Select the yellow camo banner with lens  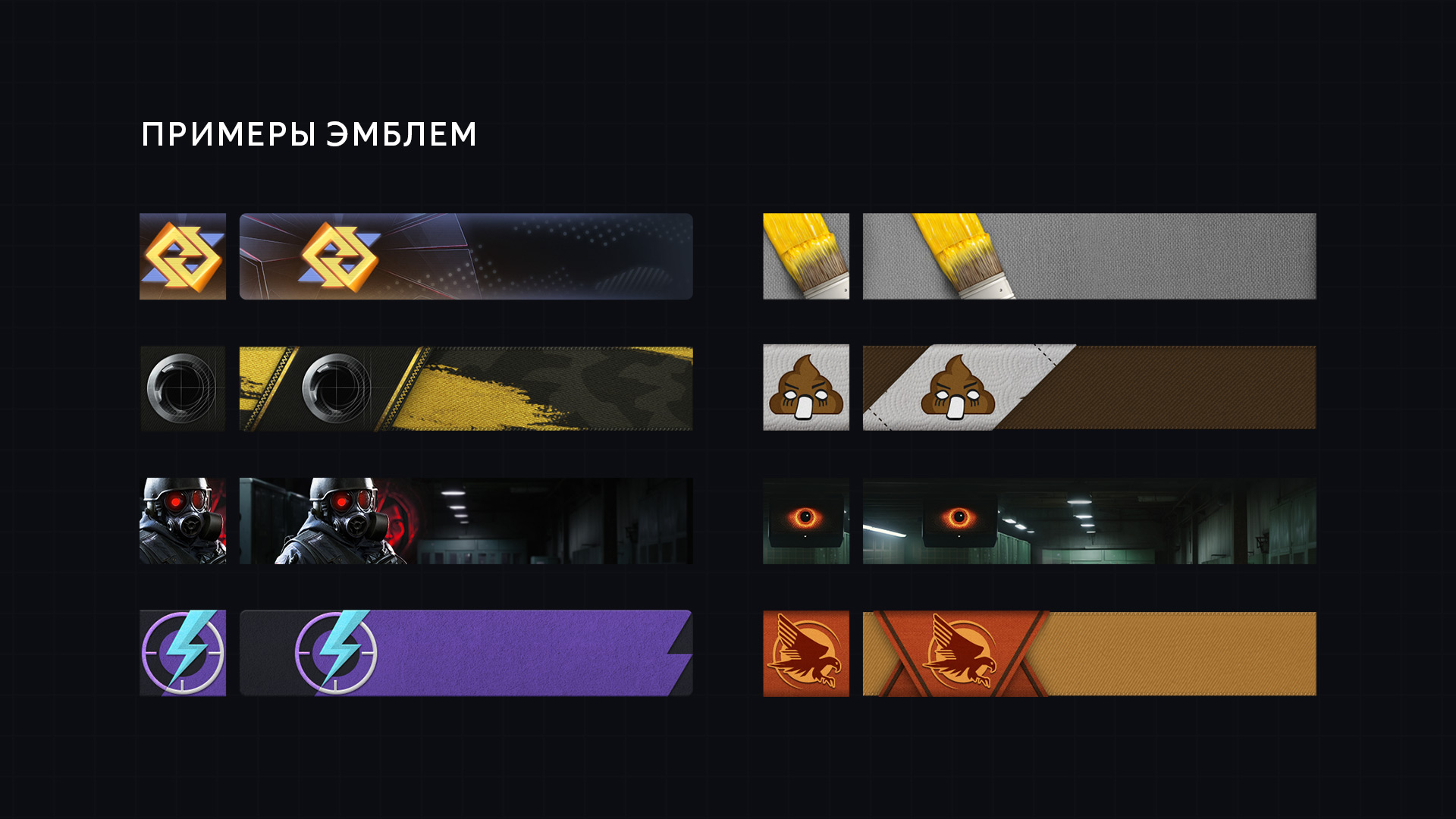pos(466,388)
